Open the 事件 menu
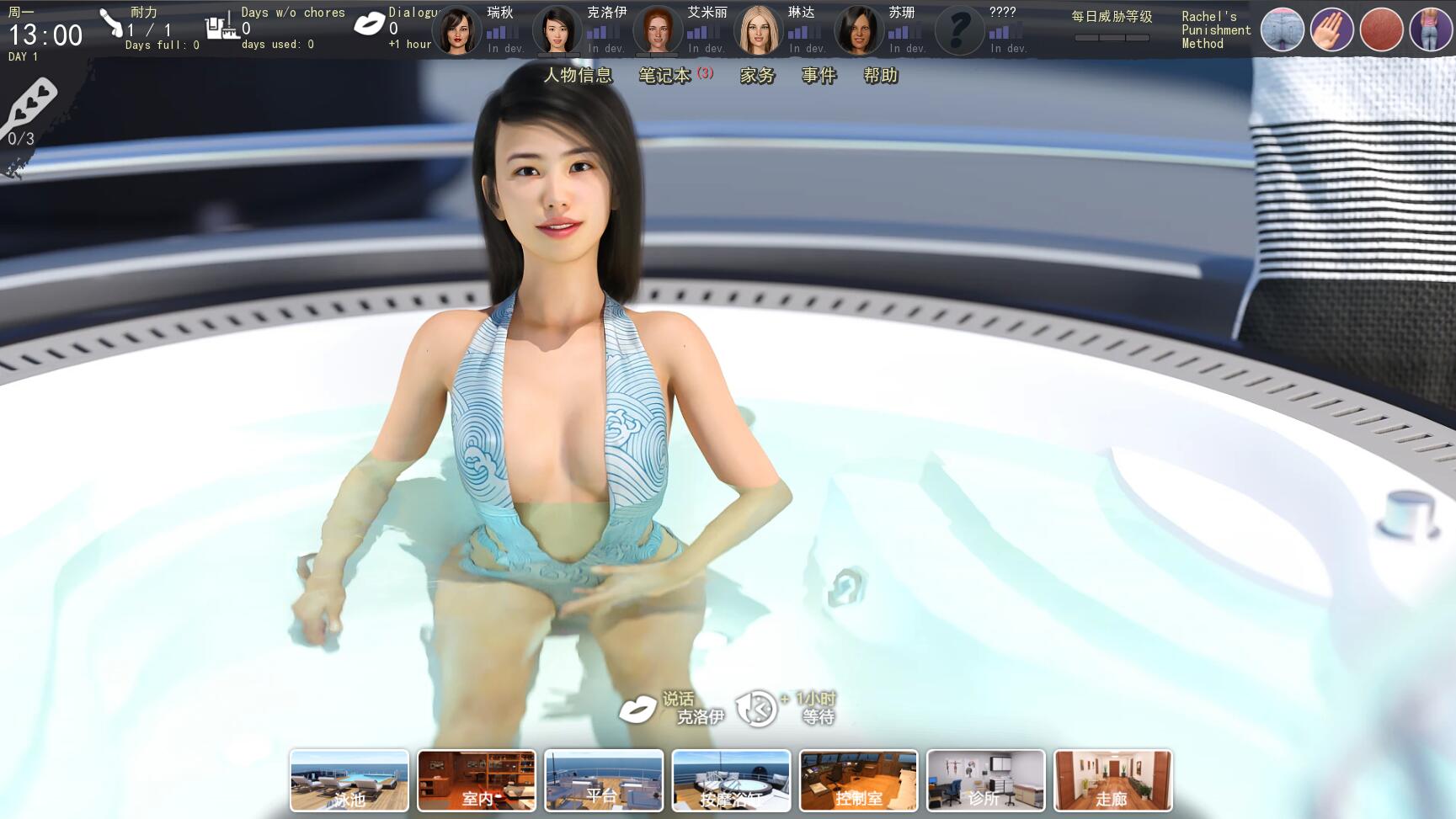 818,75
